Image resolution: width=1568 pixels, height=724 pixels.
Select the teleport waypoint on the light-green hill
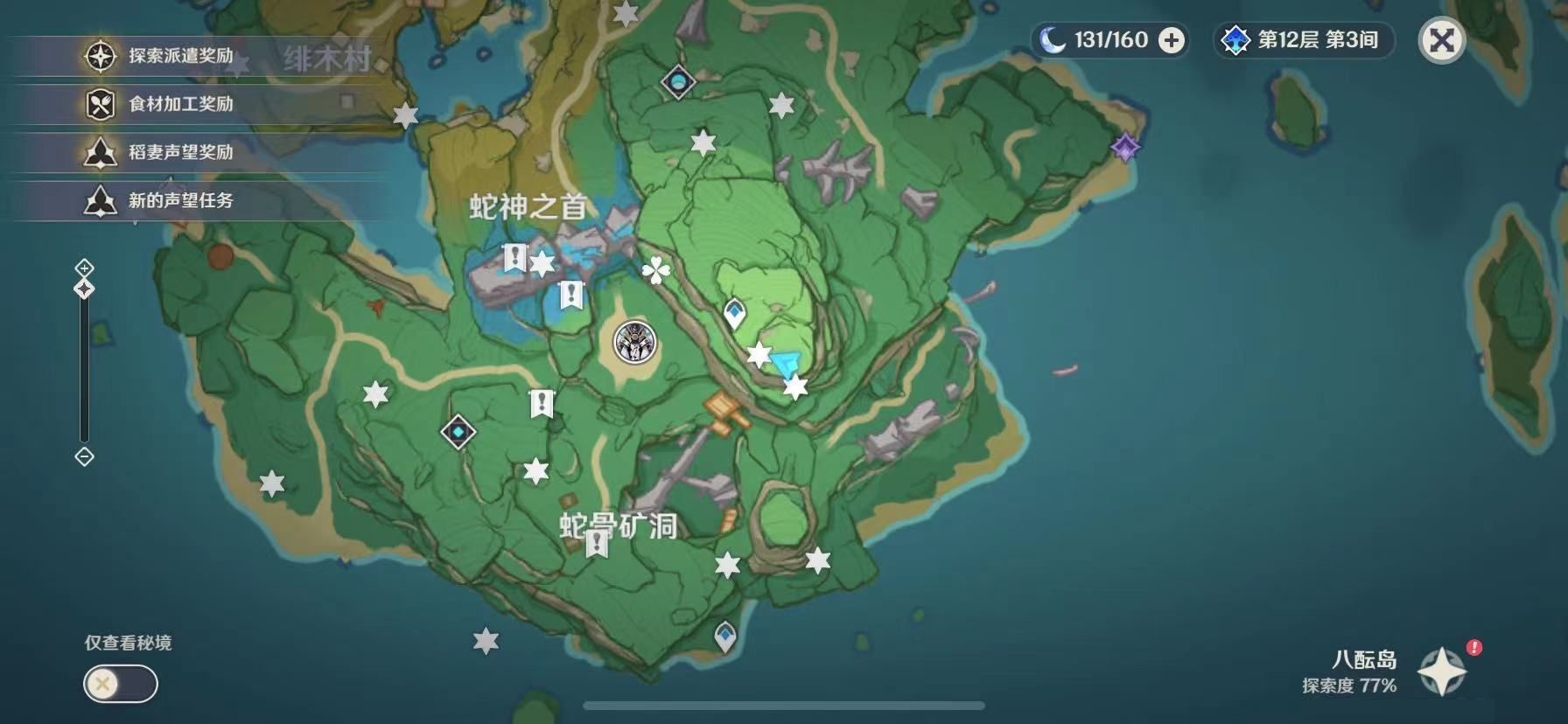734,313
